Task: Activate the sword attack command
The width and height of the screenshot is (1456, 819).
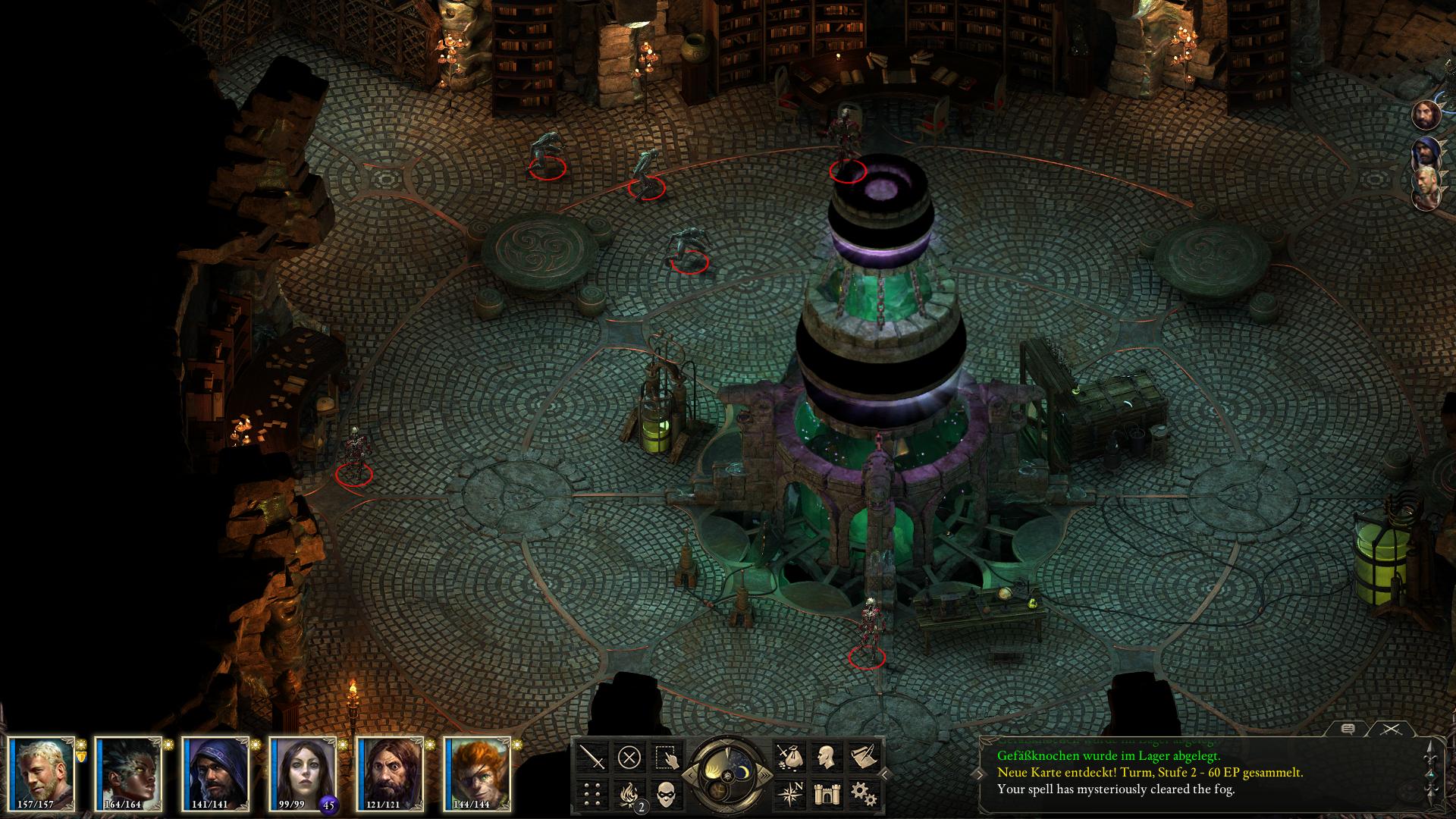Action: click(x=592, y=757)
